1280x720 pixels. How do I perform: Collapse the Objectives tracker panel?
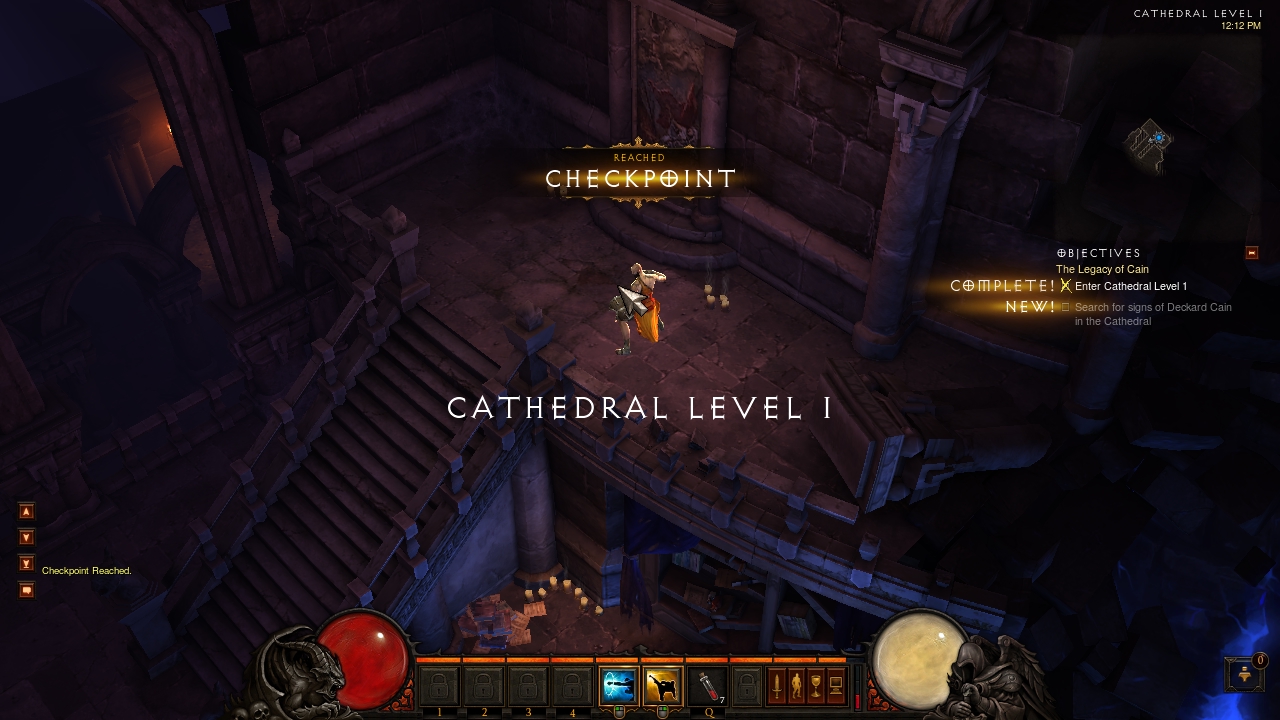(1251, 253)
